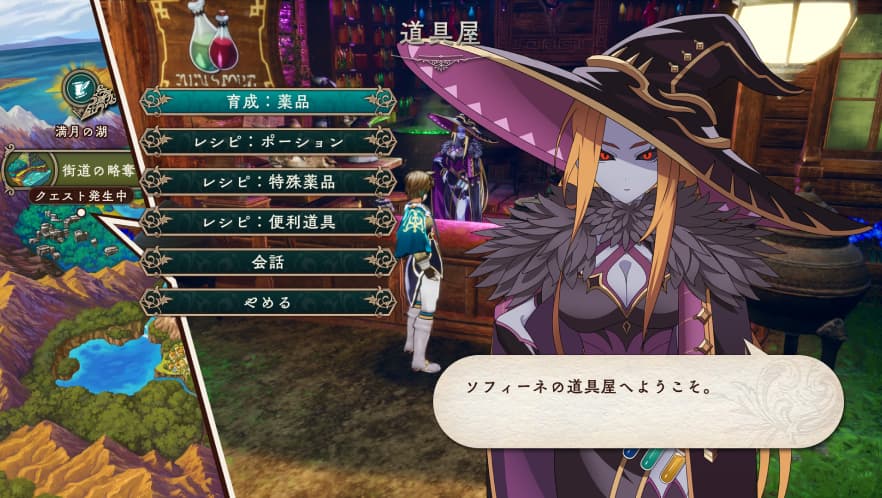Open the レシピ：便利道具 list

point(268,221)
